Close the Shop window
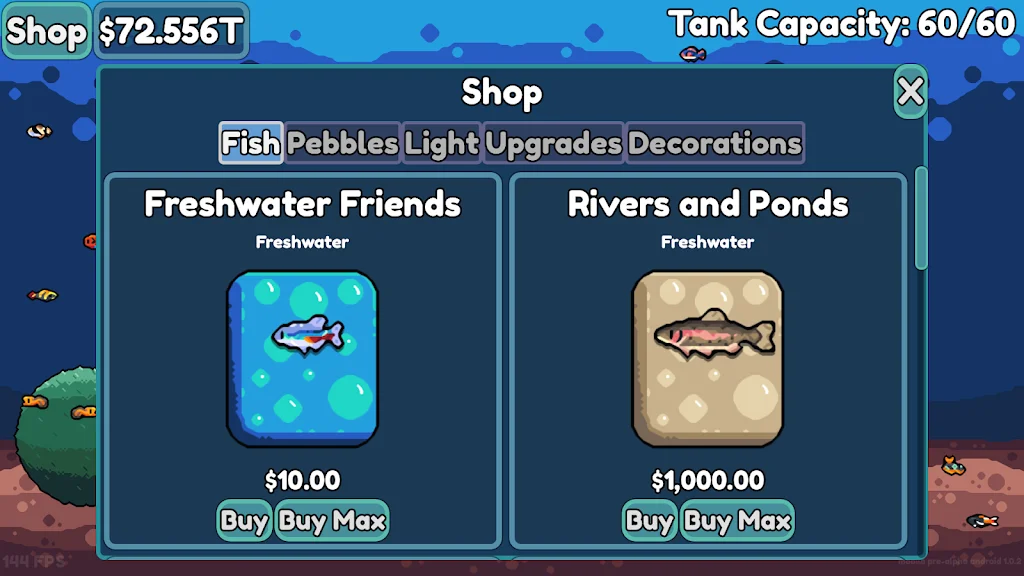Viewport: 1024px width, 576px height. coord(910,92)
